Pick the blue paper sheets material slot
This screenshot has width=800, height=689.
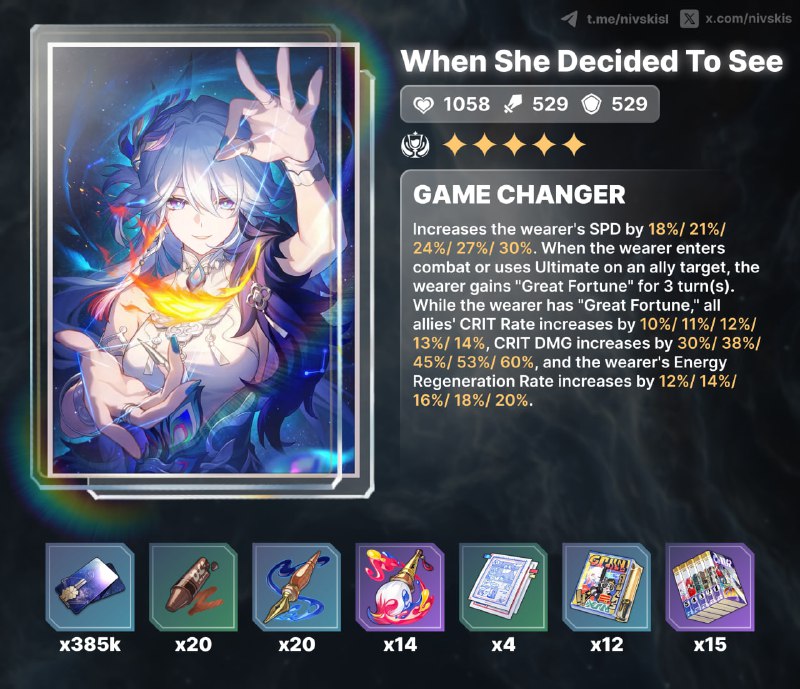pos(503,587)
